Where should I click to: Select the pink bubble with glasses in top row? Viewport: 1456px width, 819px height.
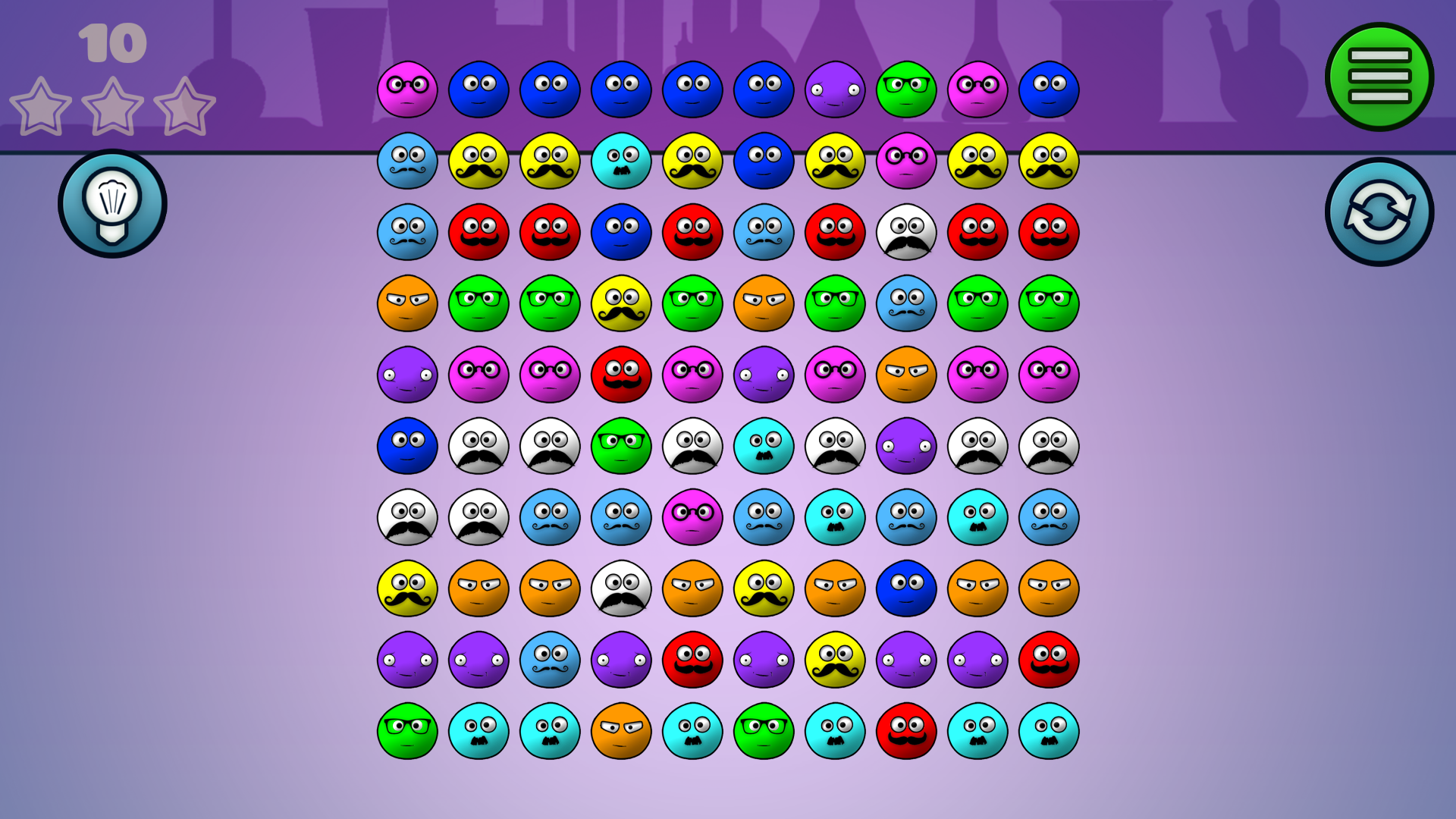pyautogui.click(x=406, y=89)
